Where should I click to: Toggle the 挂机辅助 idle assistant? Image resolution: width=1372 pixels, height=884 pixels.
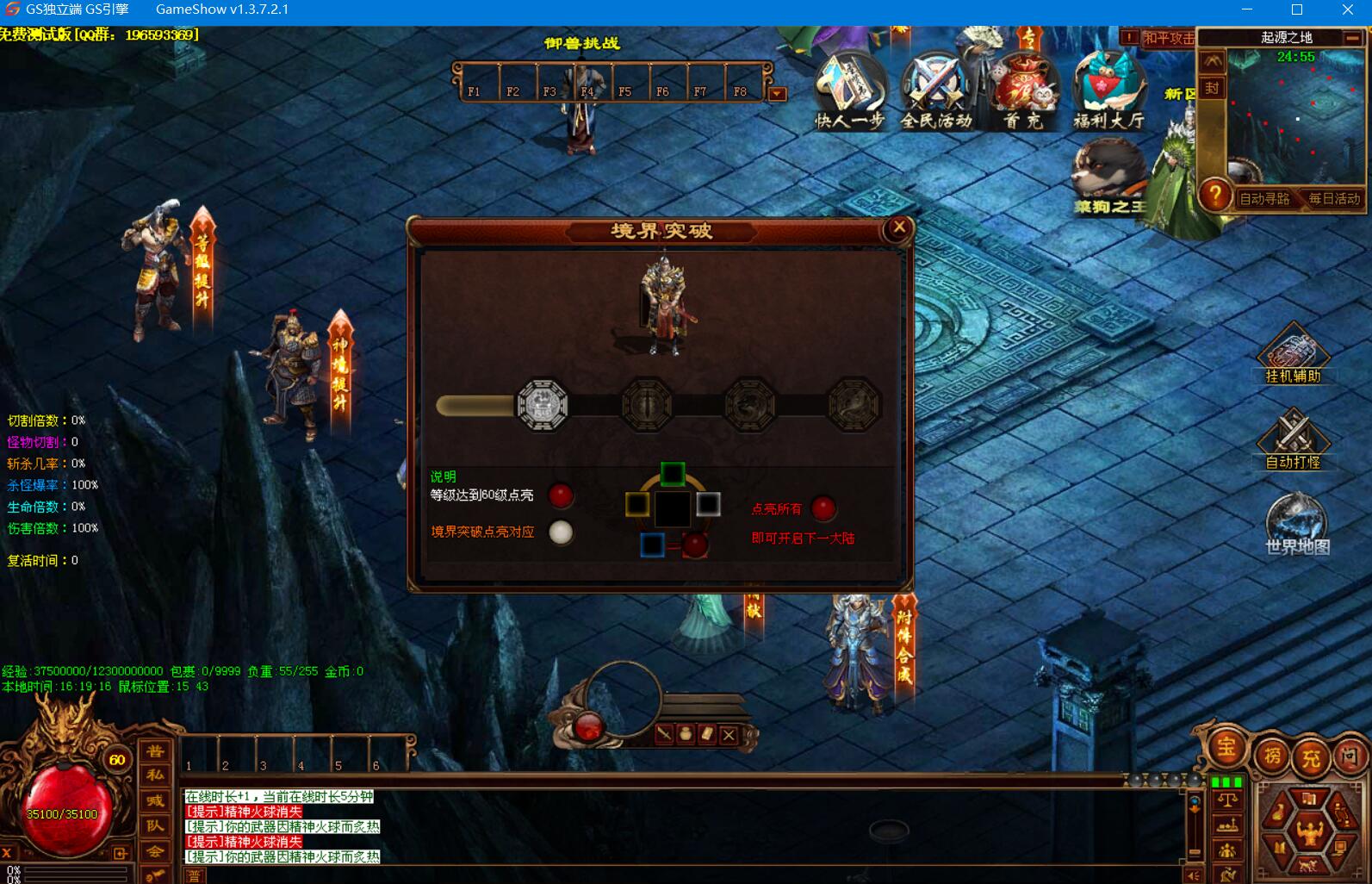coord(1293,354)
